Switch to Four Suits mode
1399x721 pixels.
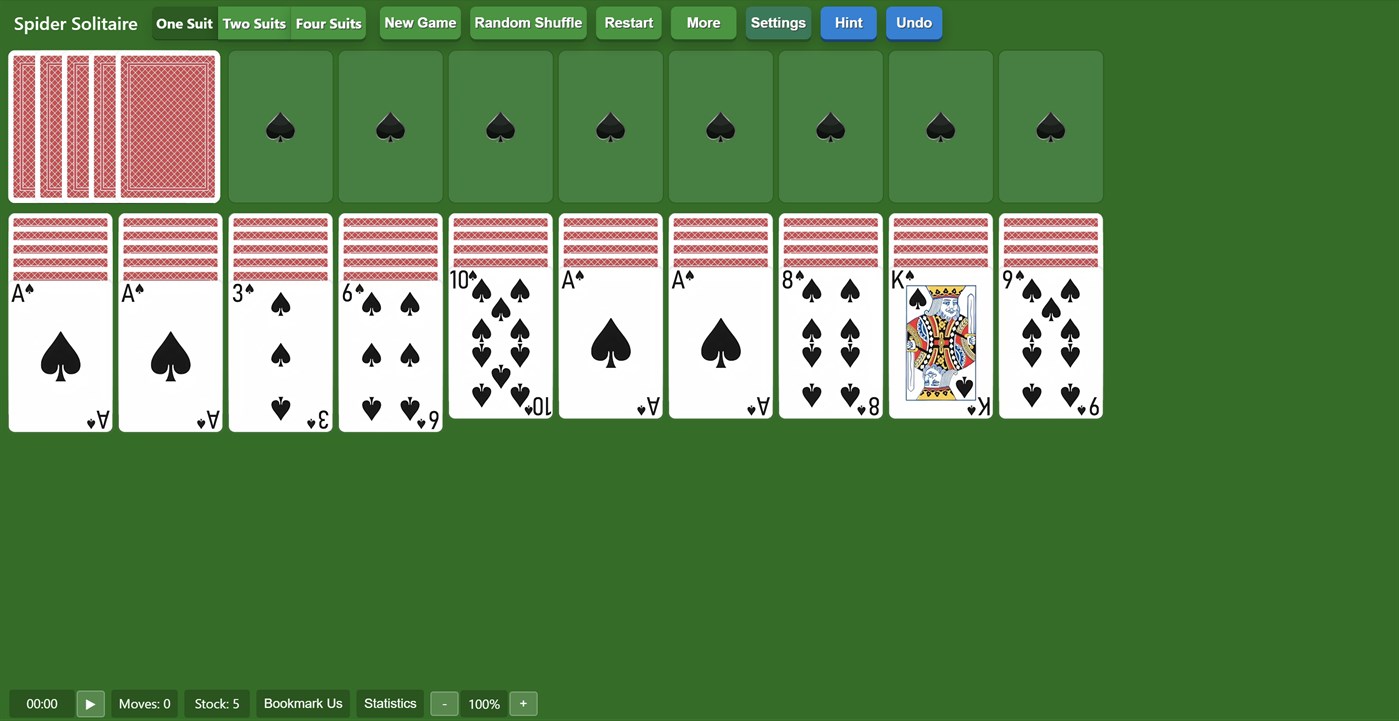(x=328, y=22)
